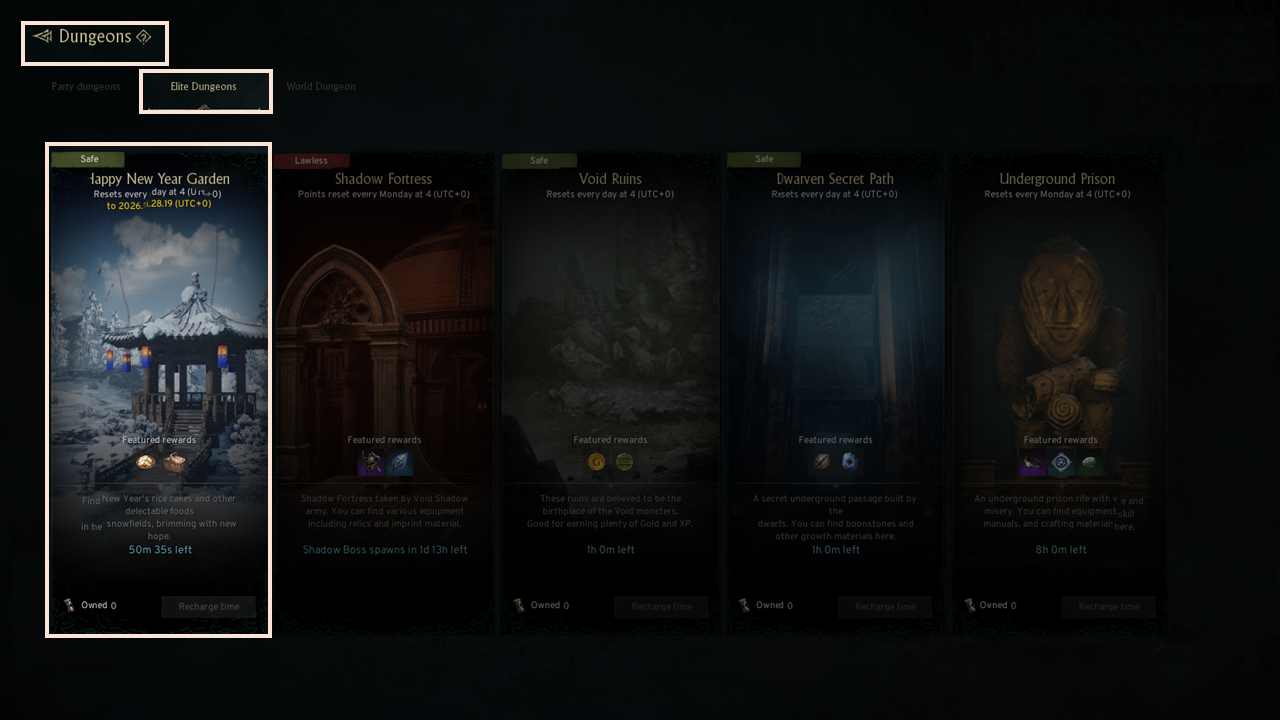Viewport: 1280px width, 720px height.
Task: Select the Party dungeons tab
Action: pyautogui.click(x=85, y=87)
